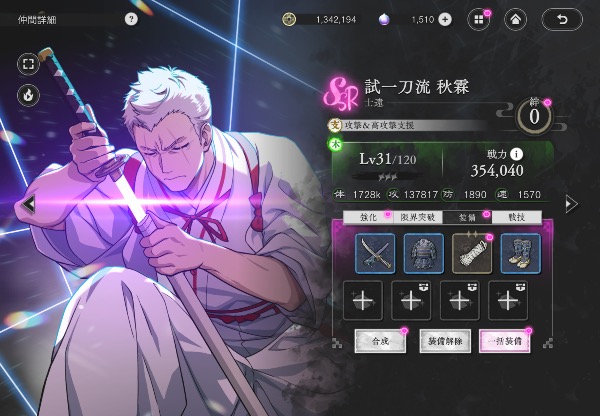The image size is (600, 416).
Task: Open the 合成 synthesis button
Action: (x=380, y=341)
